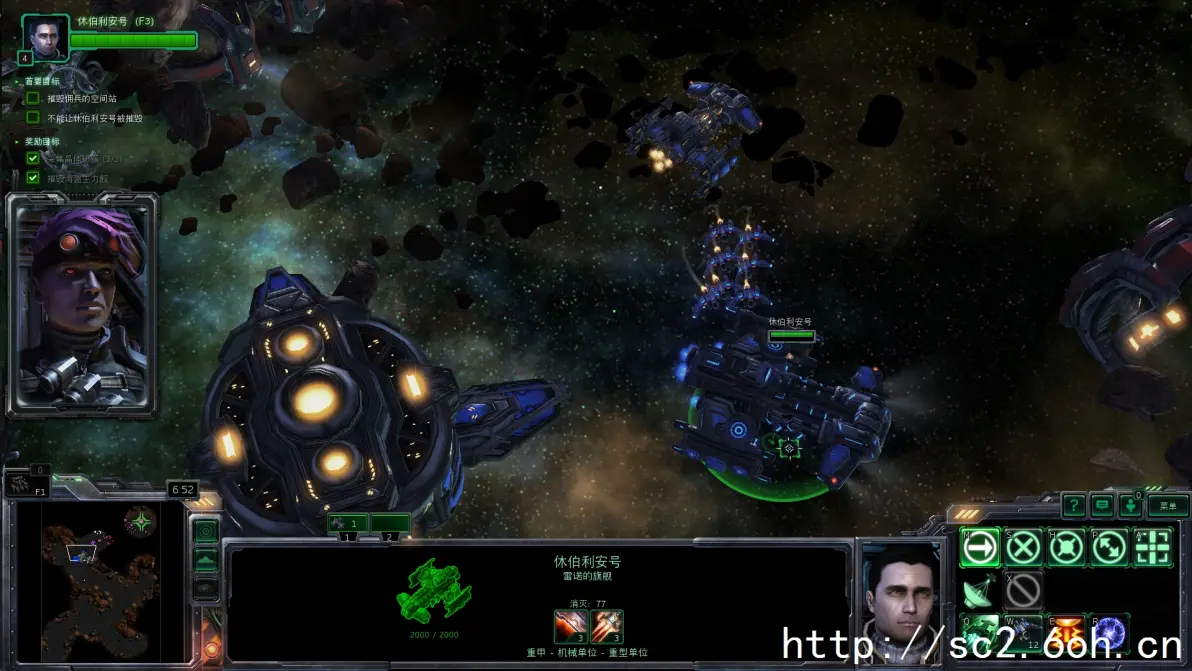The image size is (1192, 671).
Task: Click the Hyperion green wireframe unit icon
Action: [x=433, y=592]
